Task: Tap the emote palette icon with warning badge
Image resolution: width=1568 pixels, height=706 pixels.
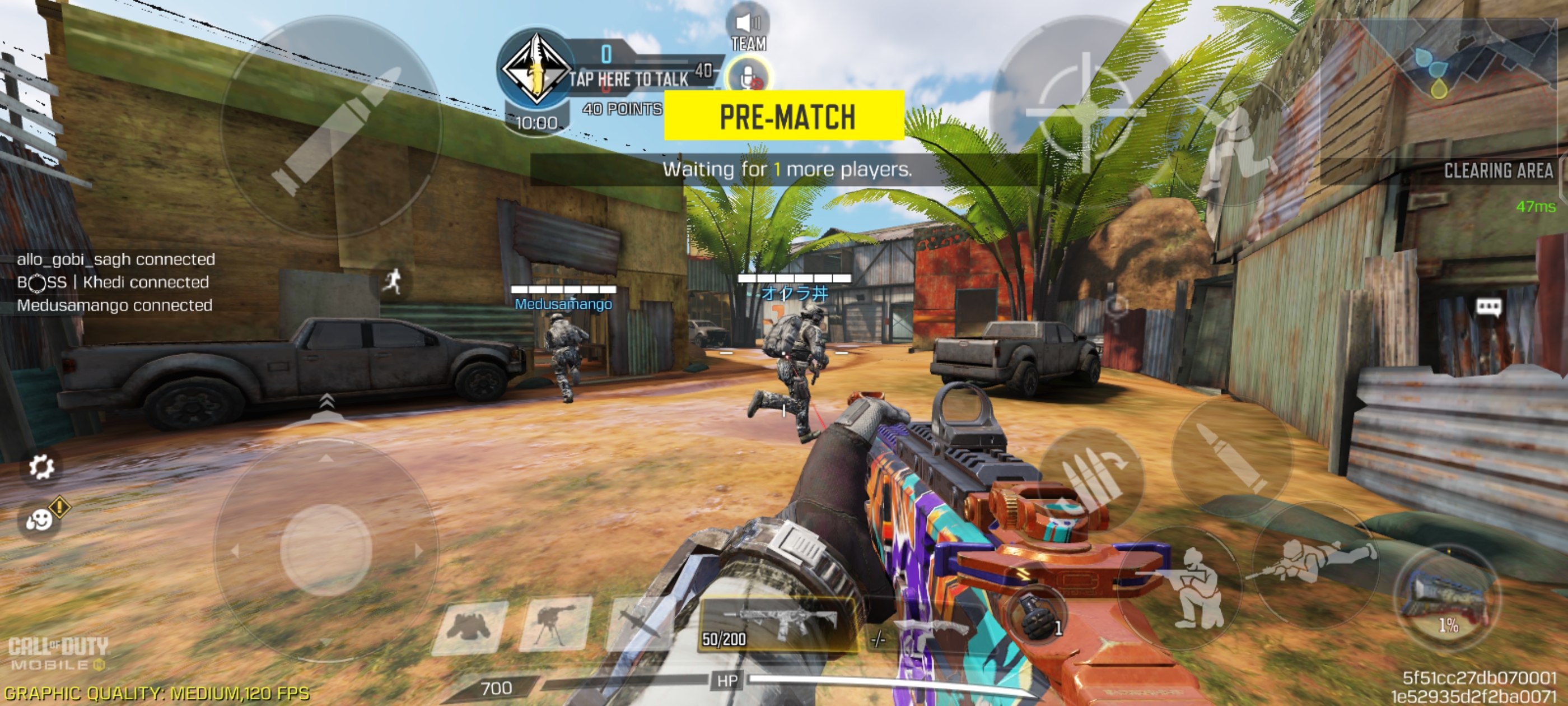Action: pos(41,519)
